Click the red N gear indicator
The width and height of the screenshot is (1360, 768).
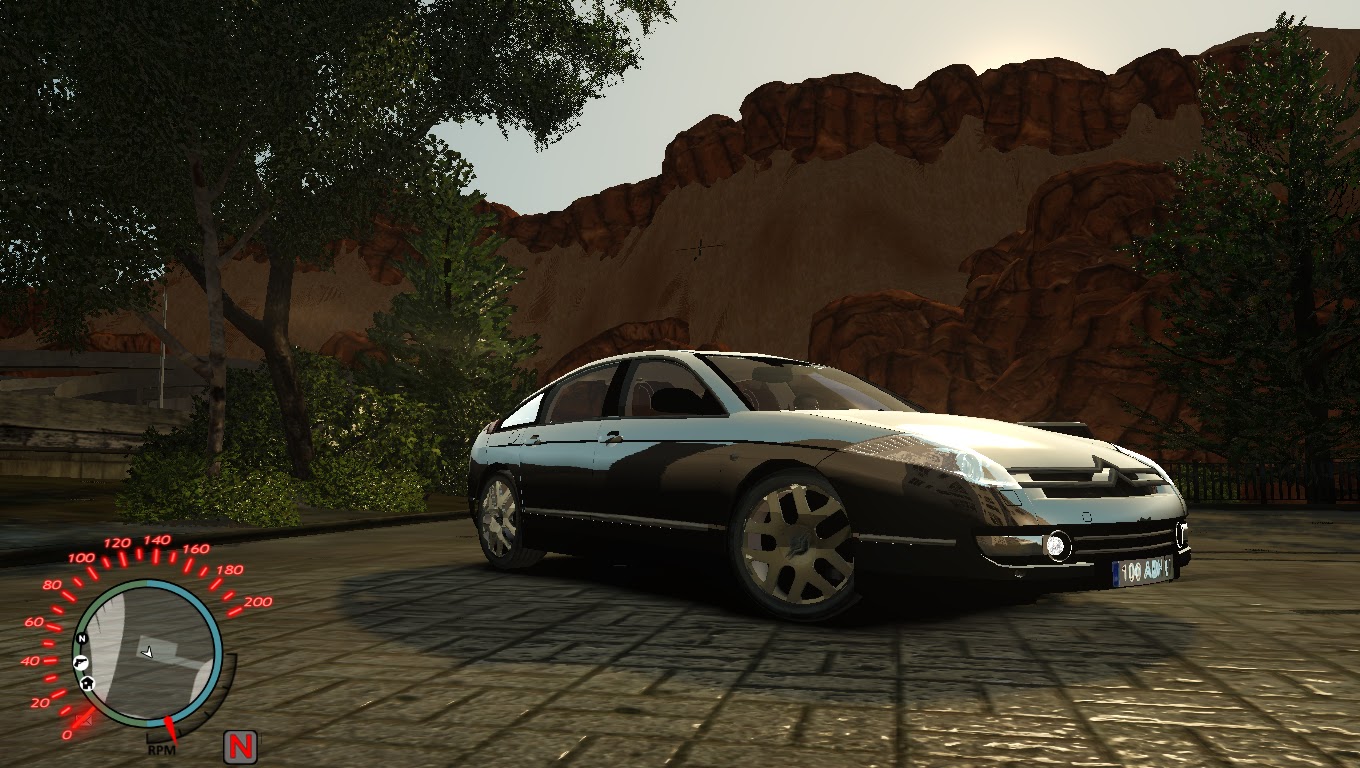click(240, 744)
